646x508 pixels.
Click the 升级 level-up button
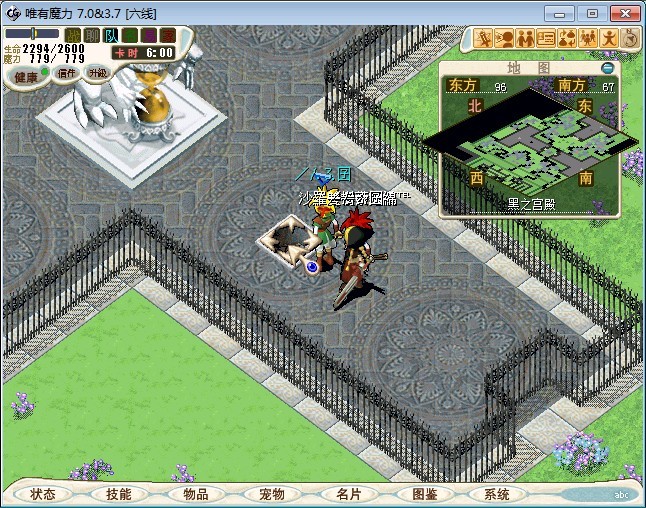click(x=97, y=73)
